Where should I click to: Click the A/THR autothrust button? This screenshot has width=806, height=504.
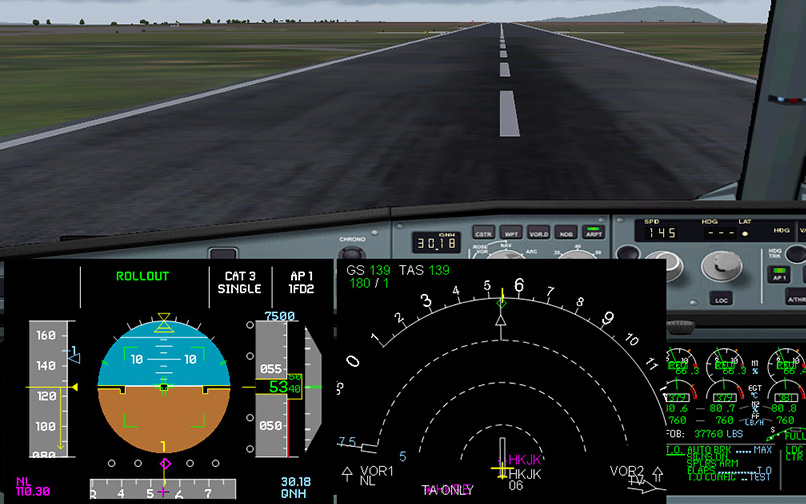(796, 299)
